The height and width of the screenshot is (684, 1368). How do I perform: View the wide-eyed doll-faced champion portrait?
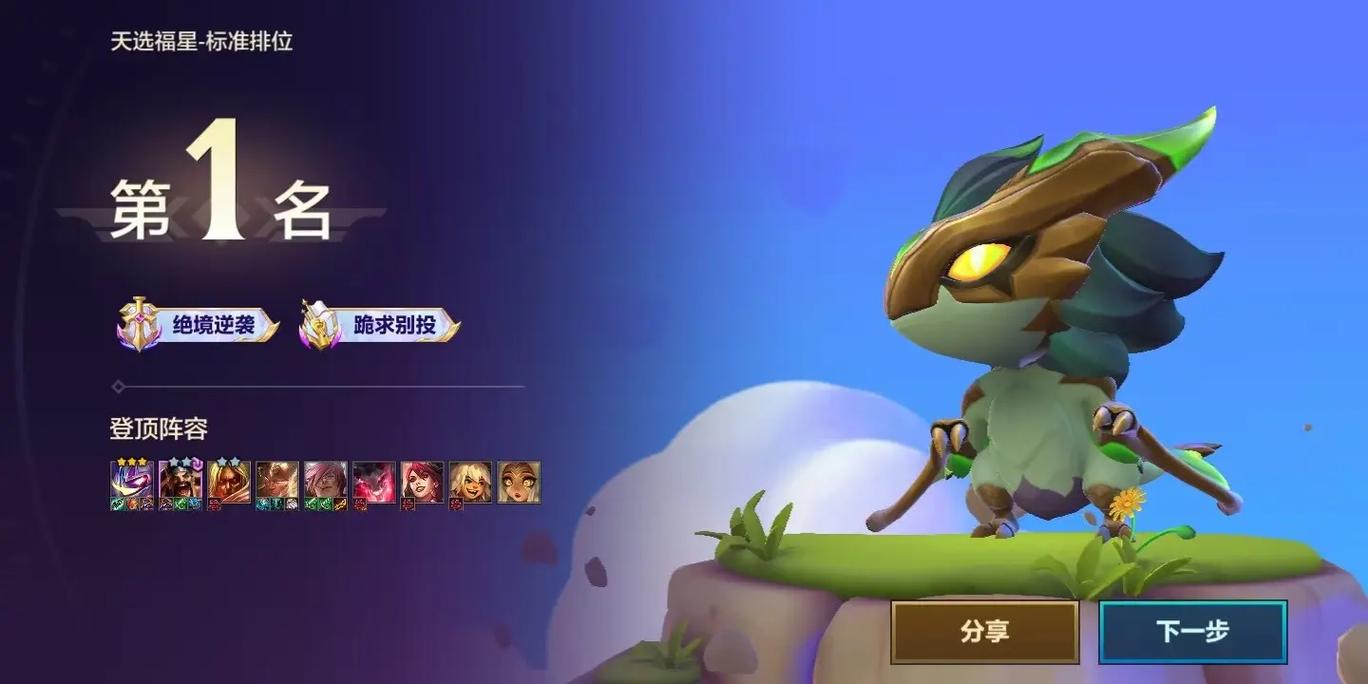pos(519,482)
